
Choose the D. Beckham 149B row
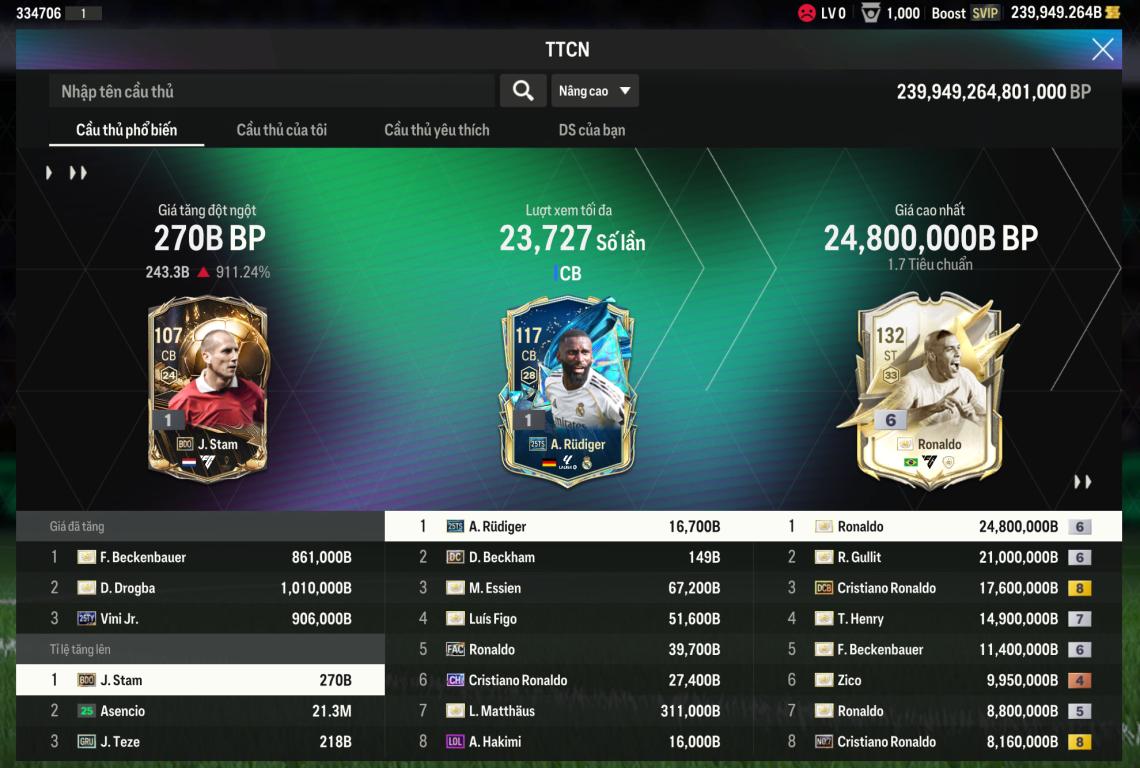570,557
